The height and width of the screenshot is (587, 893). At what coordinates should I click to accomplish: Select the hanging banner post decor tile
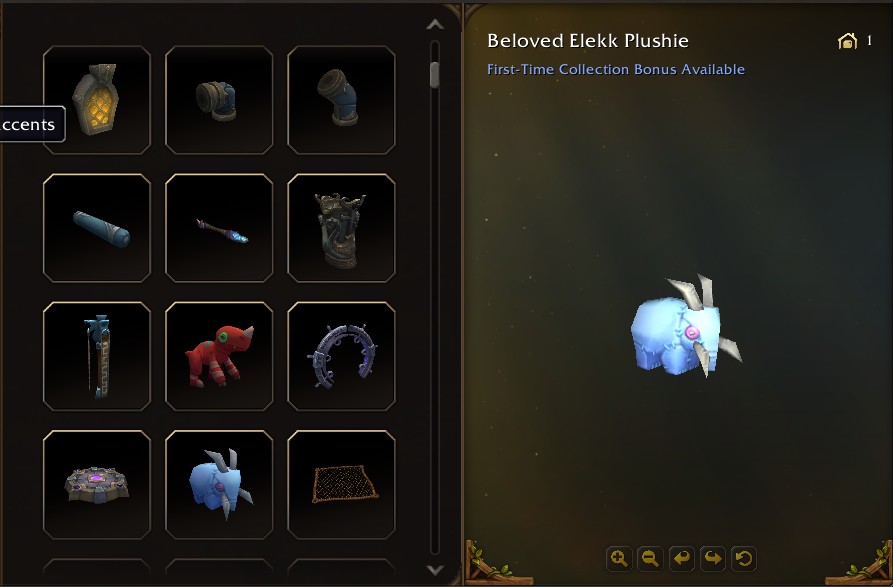click(97, 356)
